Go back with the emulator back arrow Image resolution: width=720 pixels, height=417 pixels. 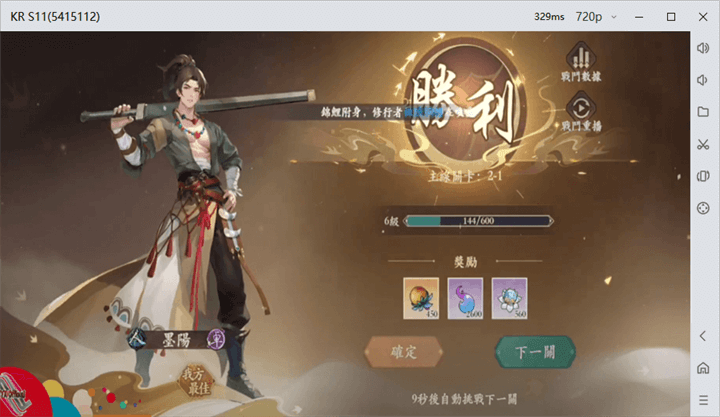point(703,336)
